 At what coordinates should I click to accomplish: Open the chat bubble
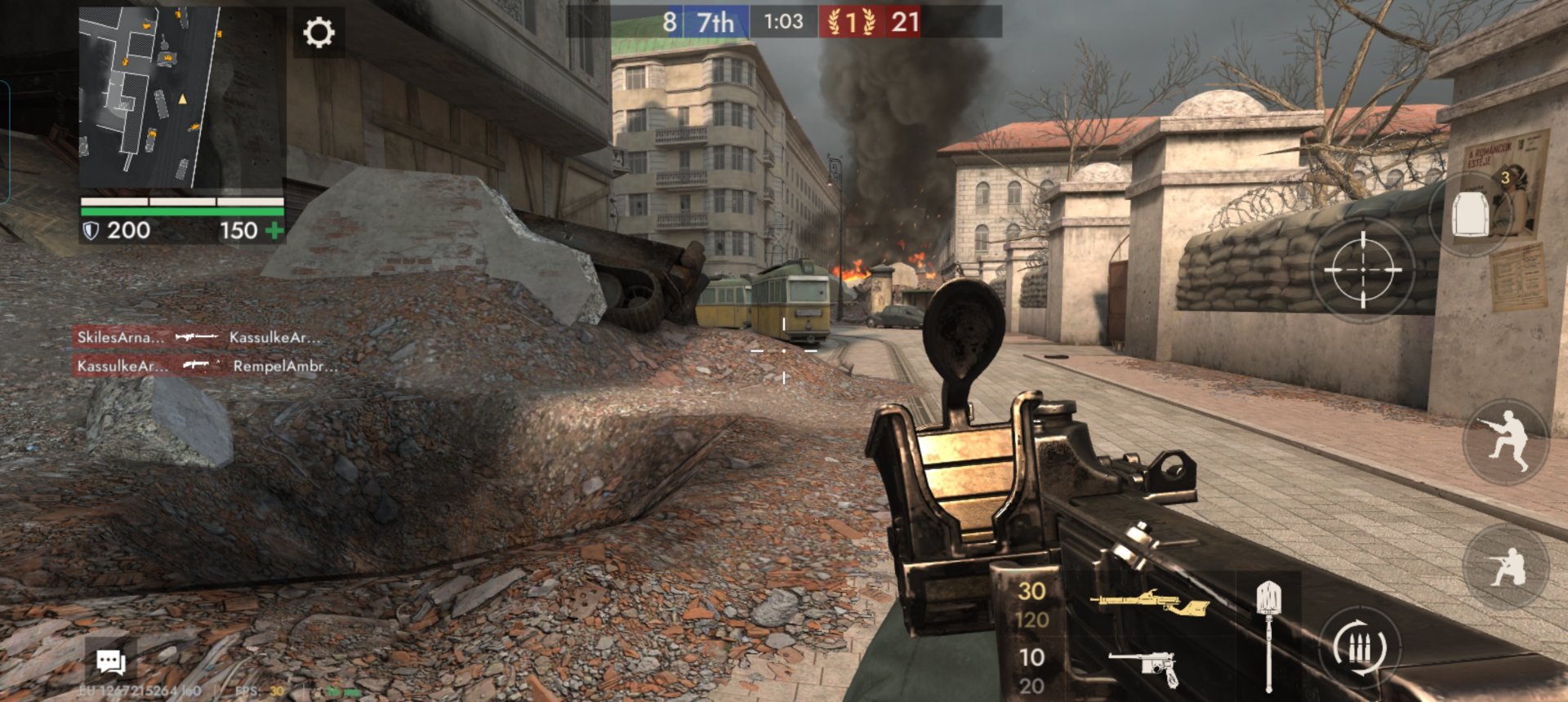pos(111,661)
